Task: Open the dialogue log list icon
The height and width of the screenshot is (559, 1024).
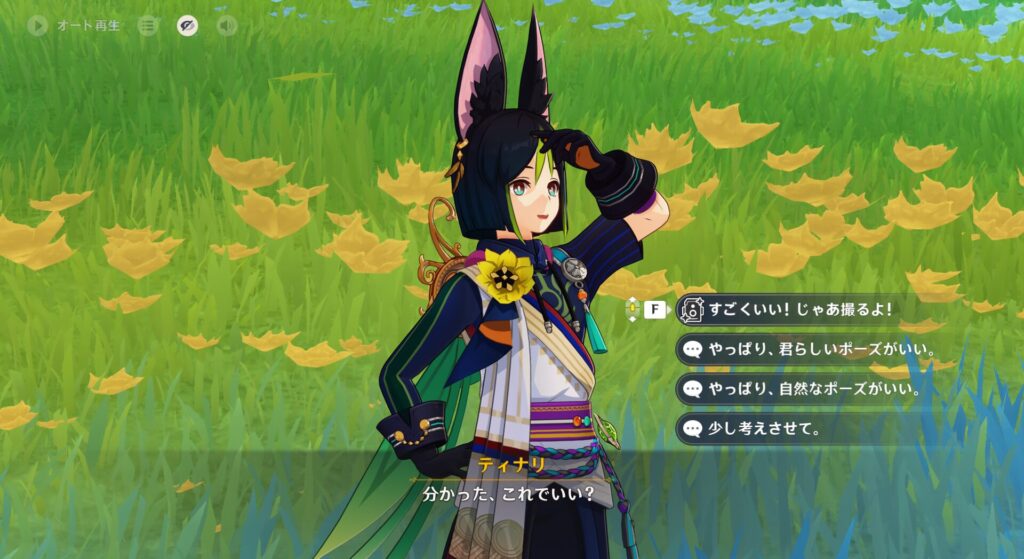Action: point(148,25)
